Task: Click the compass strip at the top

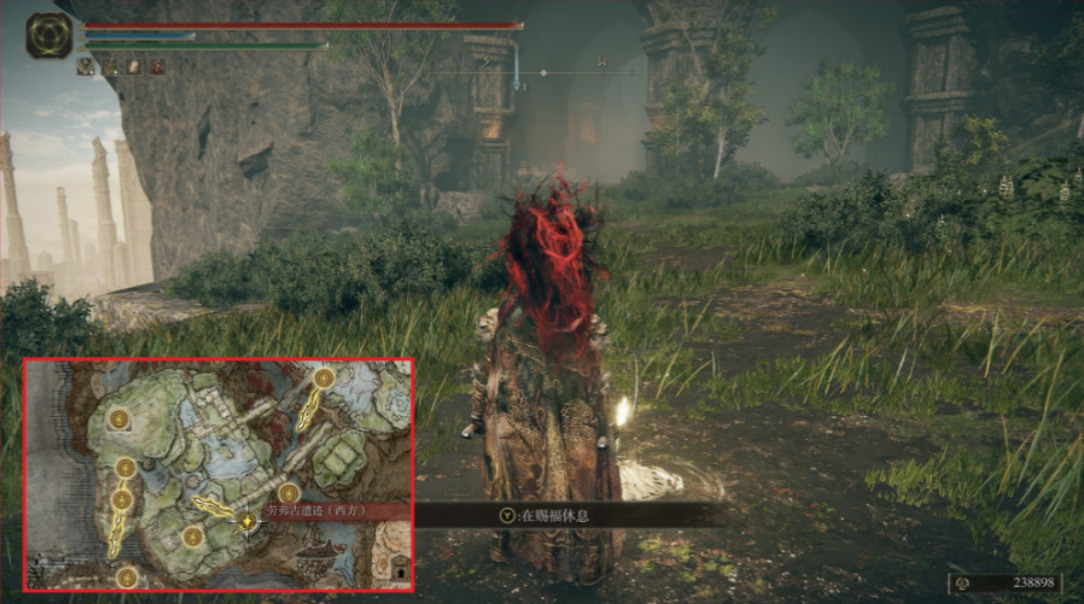Action: (x=540, y=72)
